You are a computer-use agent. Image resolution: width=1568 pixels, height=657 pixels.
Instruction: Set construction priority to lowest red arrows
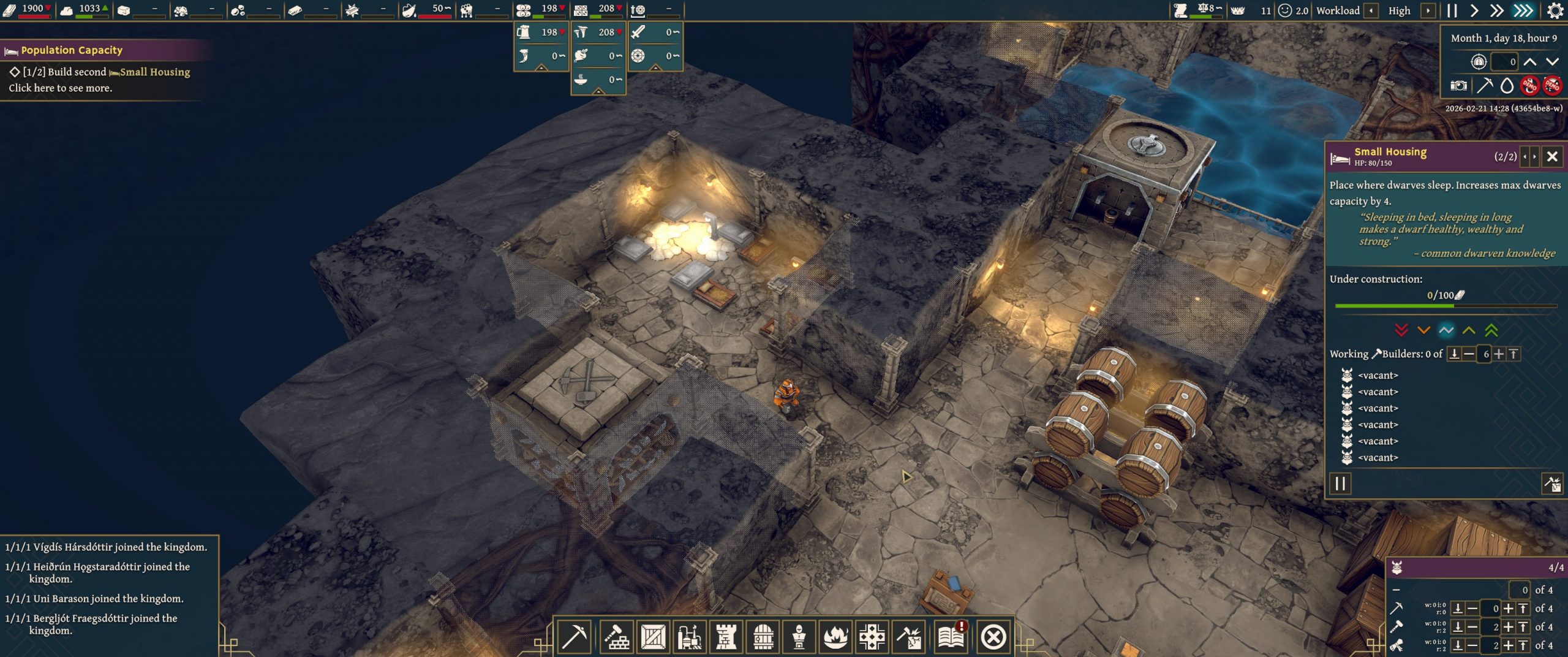pos(1401,330)
